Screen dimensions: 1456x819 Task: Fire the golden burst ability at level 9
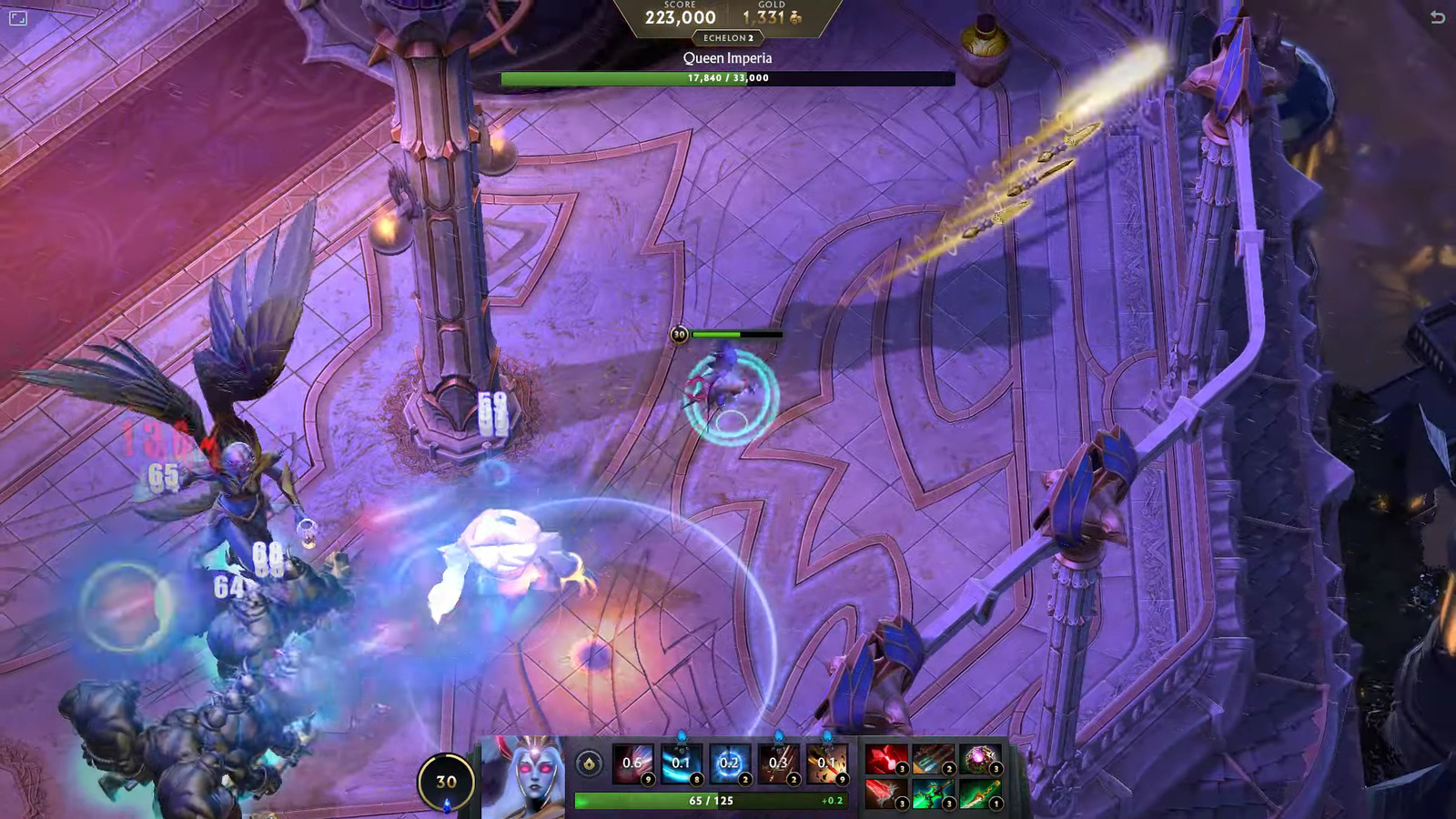click(x=826, y=763)
